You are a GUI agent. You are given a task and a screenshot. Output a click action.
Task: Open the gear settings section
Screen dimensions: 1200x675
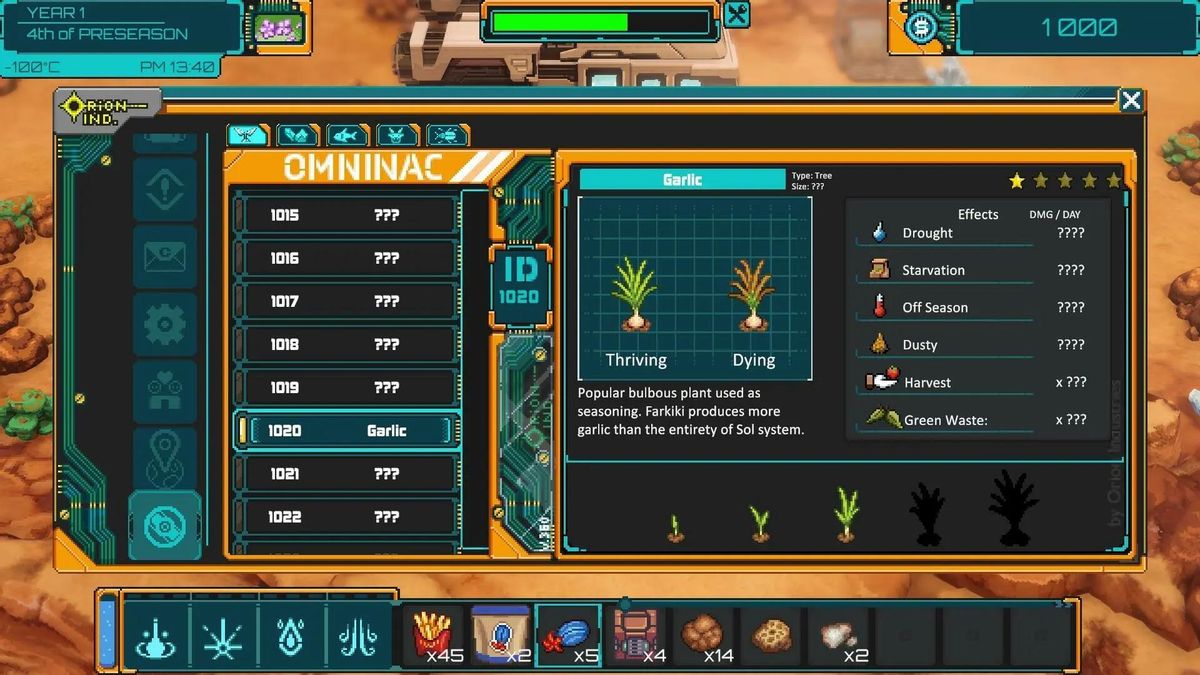(x=165, y=324)
